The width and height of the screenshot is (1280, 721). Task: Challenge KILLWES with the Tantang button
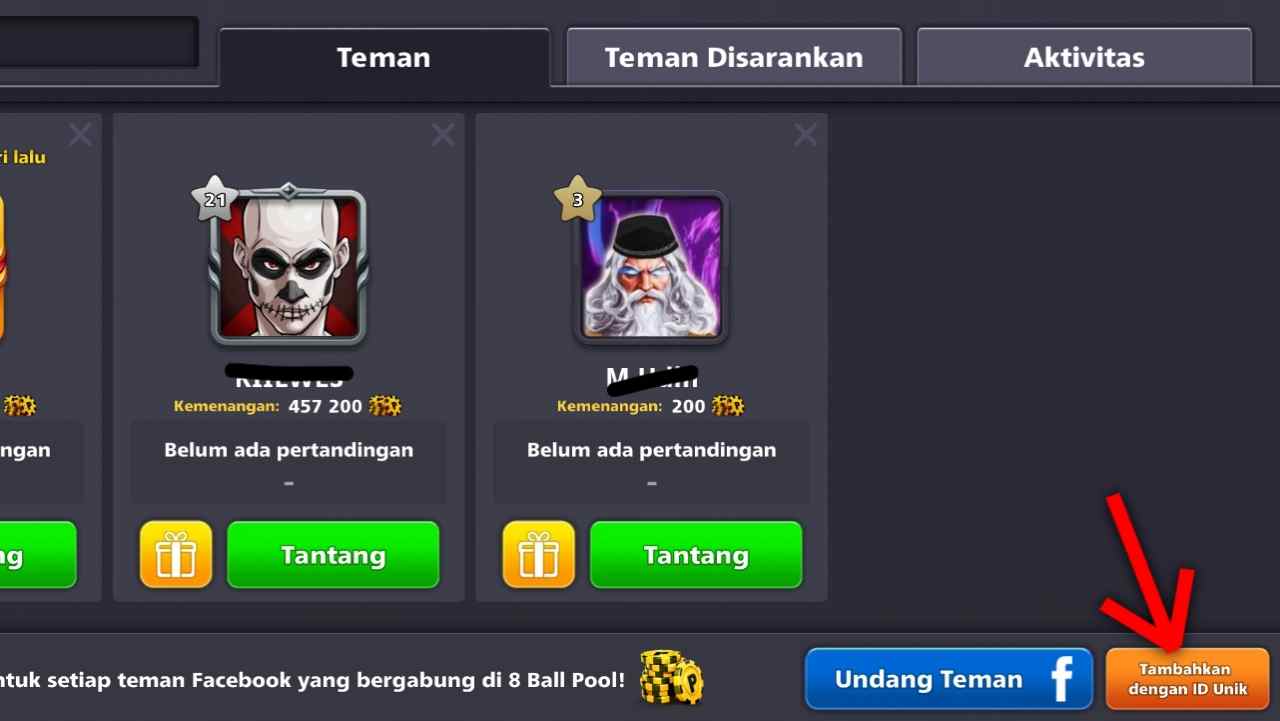(x=332, y=554)
